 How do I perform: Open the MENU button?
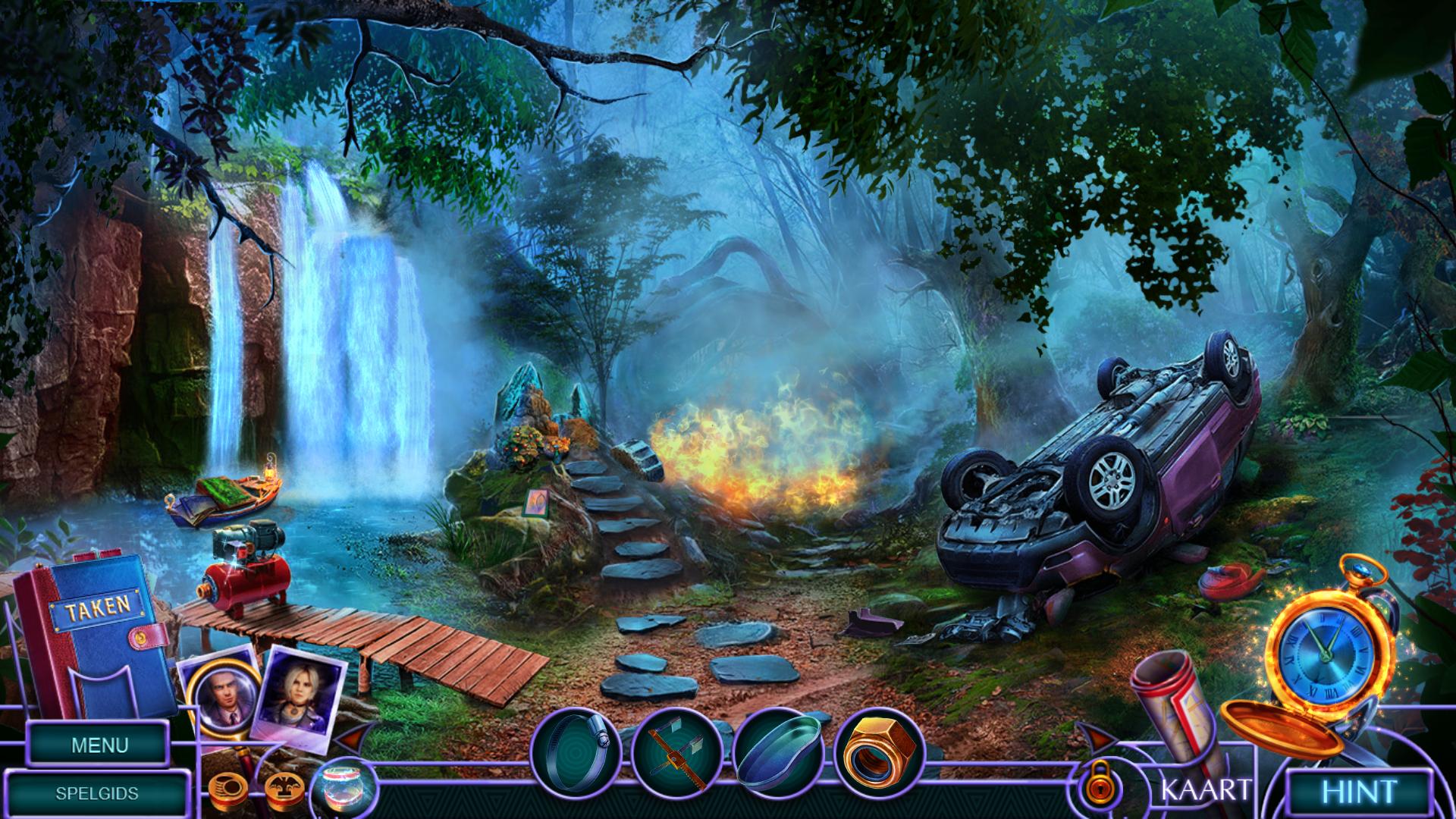(99, 745)
